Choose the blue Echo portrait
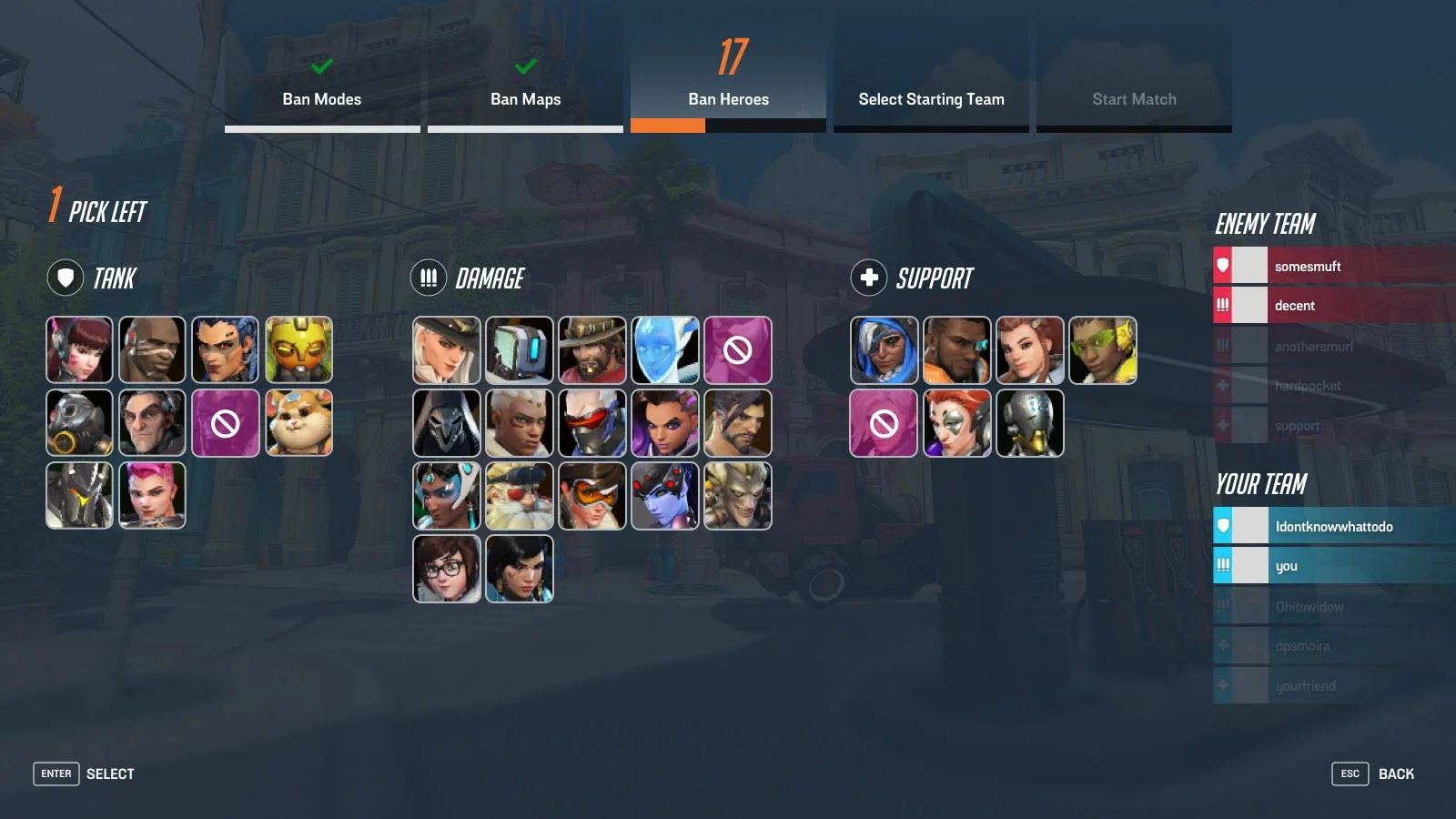1456x819 pixels. coord(665,350)
